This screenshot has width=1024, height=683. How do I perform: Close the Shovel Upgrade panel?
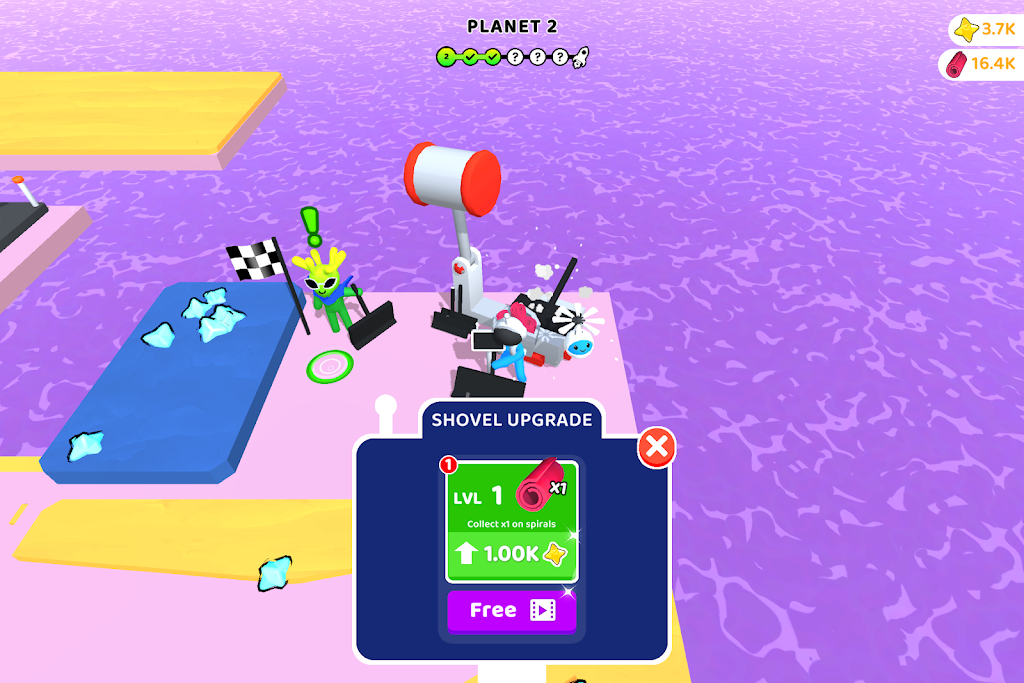657,449
